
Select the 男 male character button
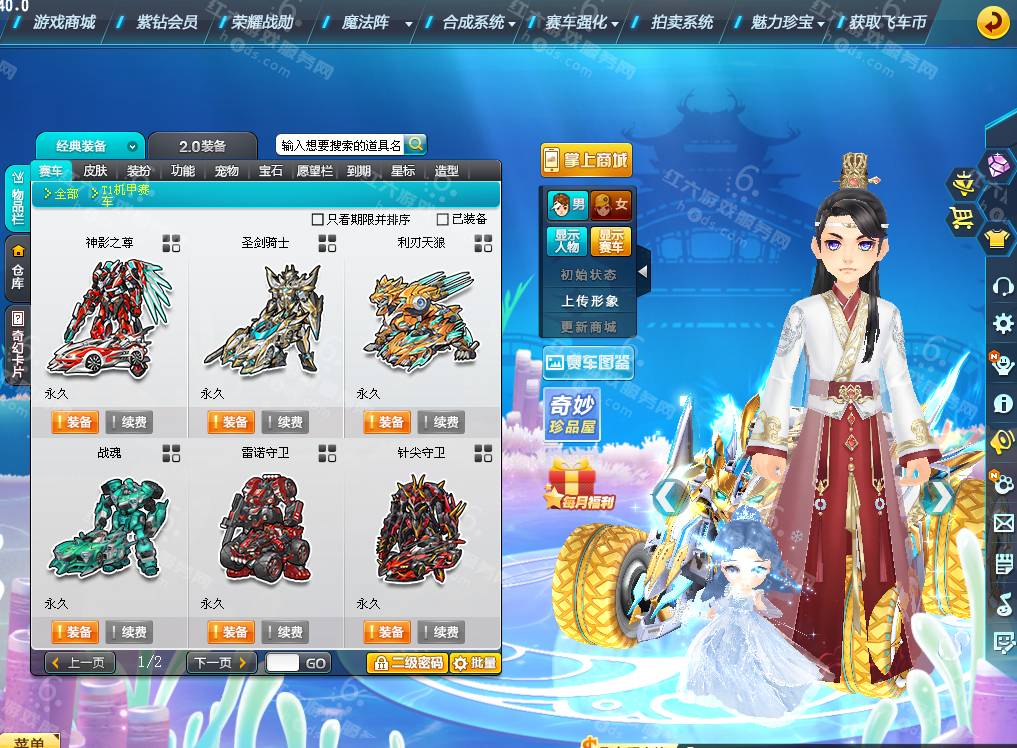click(567, 205)
